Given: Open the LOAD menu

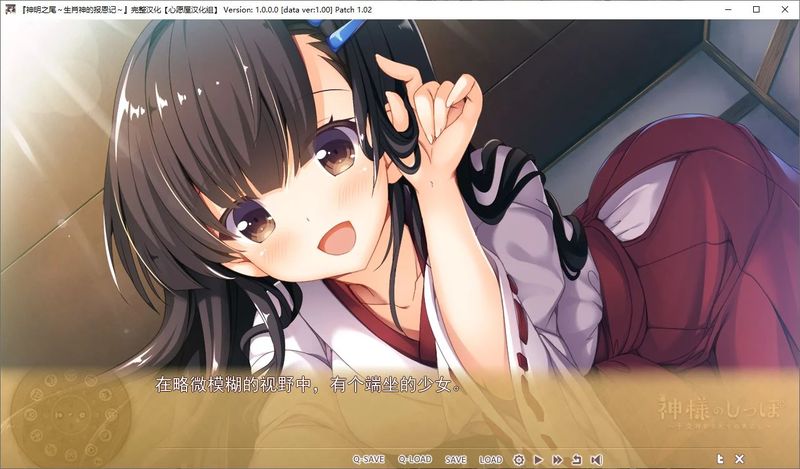Looking at the screenshot, I should click(x=491, y=459).
